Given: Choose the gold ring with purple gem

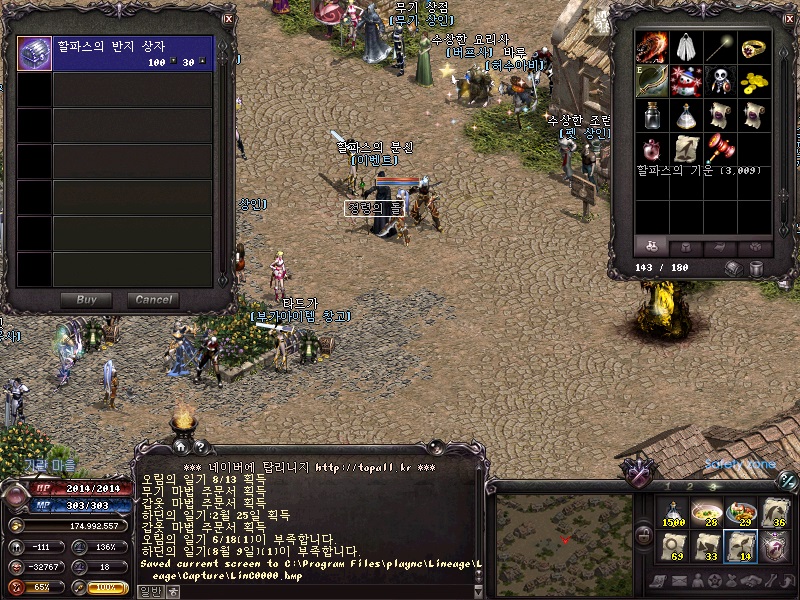Looking at the screenshot, I should point(752,48).
